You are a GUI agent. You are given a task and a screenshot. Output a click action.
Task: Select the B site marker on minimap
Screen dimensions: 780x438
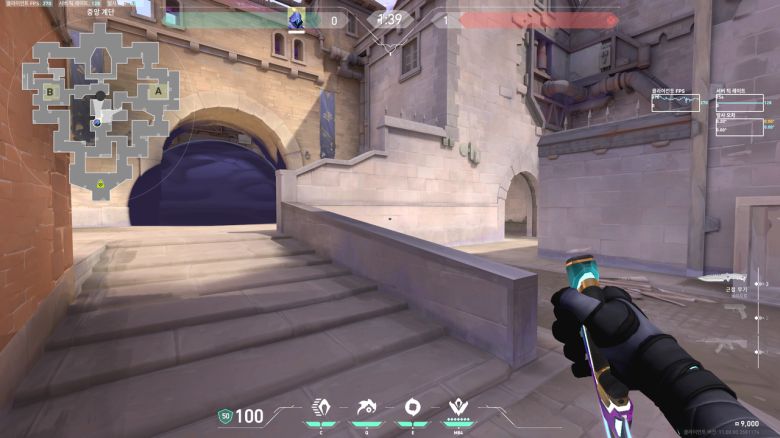(x=49, y=92)
